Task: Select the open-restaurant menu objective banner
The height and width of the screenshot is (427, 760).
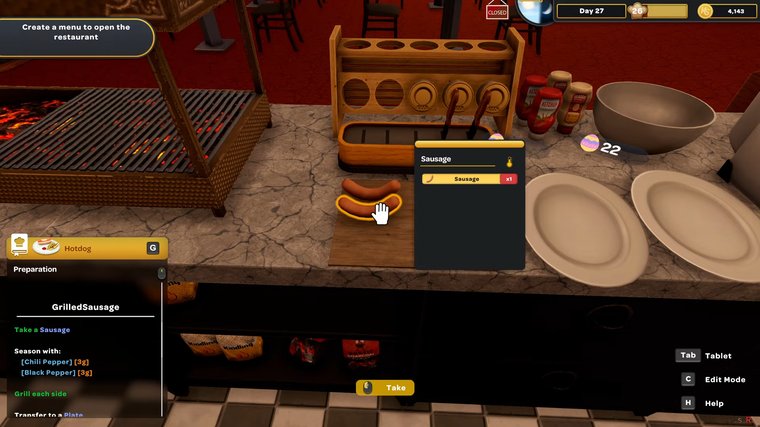Action: coord(75,33)
